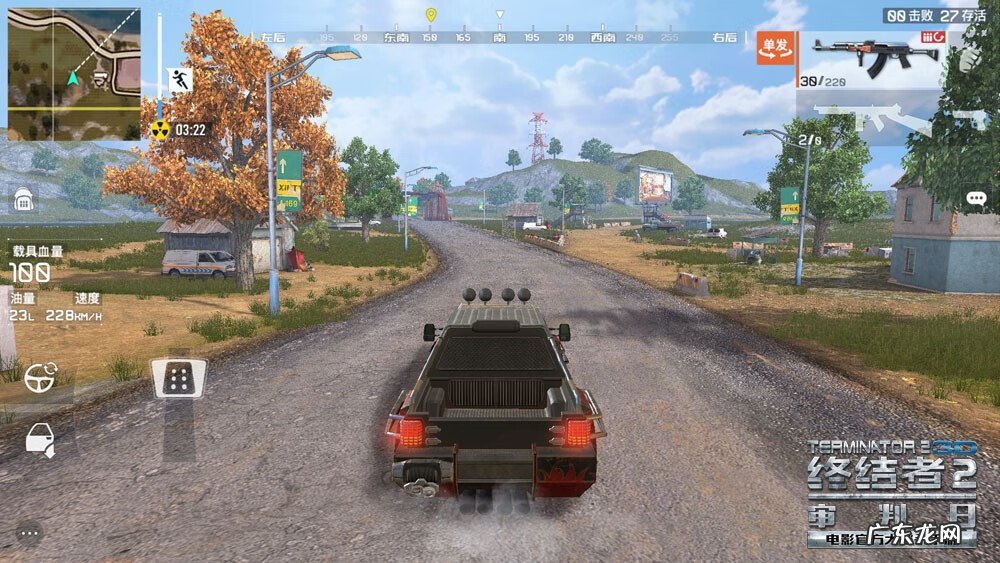This screenshot has height=563, width=1000.
Task: Toggle the 单发 single-fire mode button
Action: [x=775, y=47]
